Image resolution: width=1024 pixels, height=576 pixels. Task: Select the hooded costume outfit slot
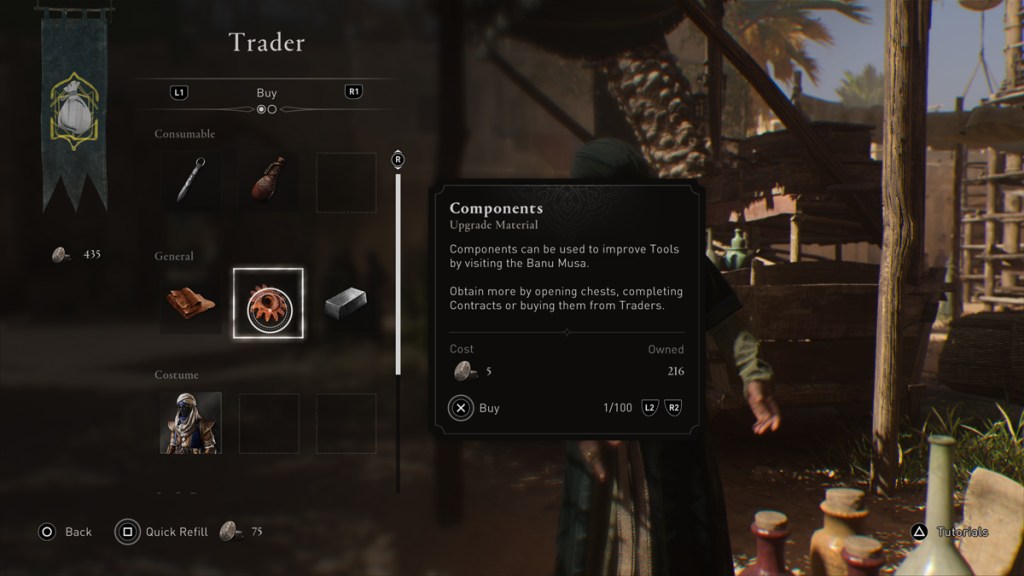[x=191, y=423]
